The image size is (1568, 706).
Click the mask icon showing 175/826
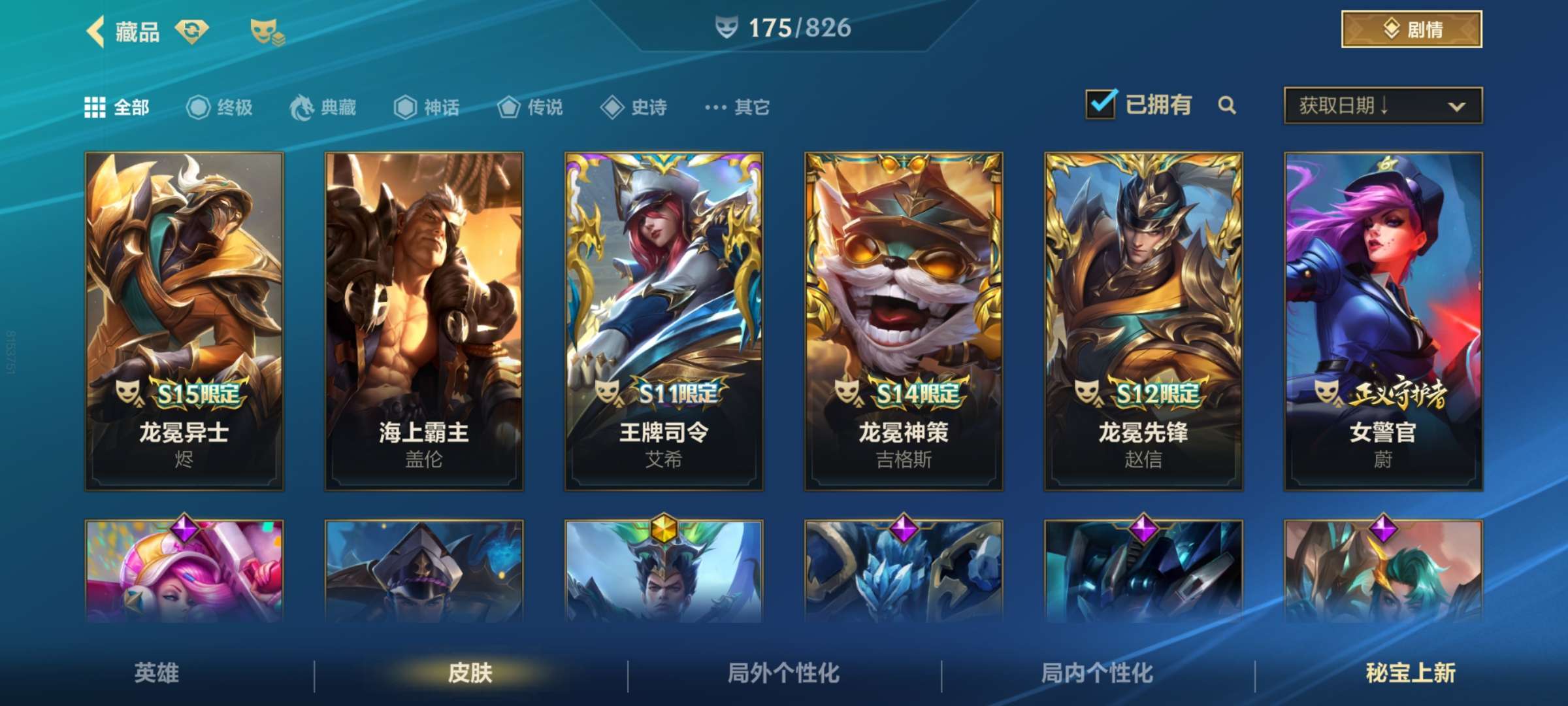click(728, 27)
